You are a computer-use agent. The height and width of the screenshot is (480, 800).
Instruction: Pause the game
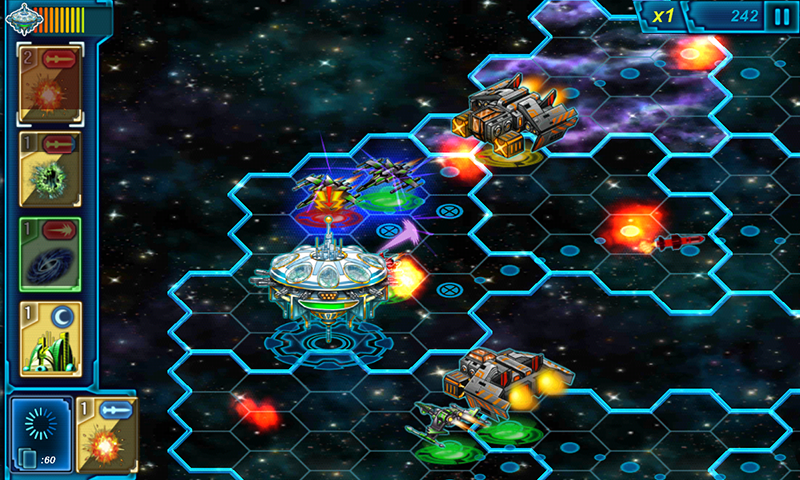click(x=781, y=15)
